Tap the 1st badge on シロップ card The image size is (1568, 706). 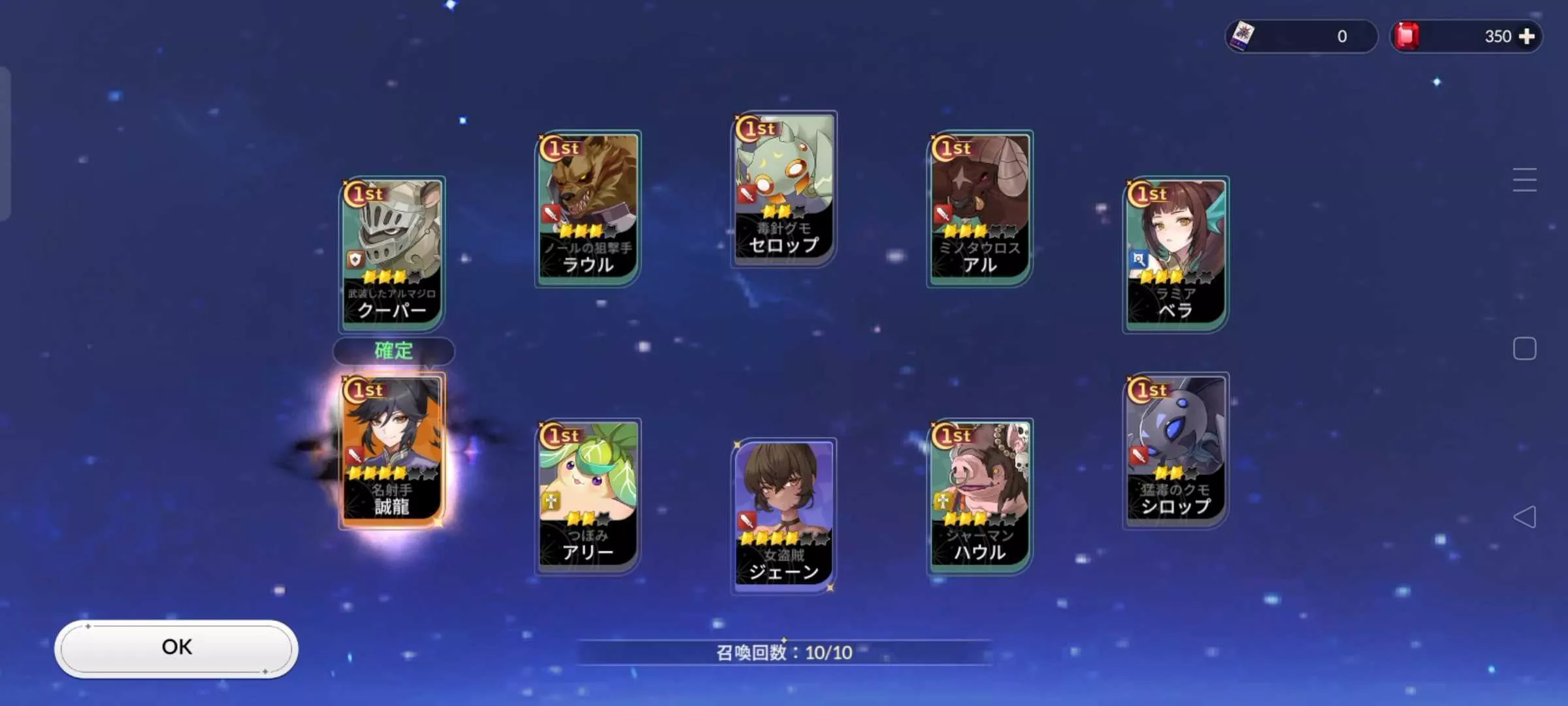coord(1147,389)
